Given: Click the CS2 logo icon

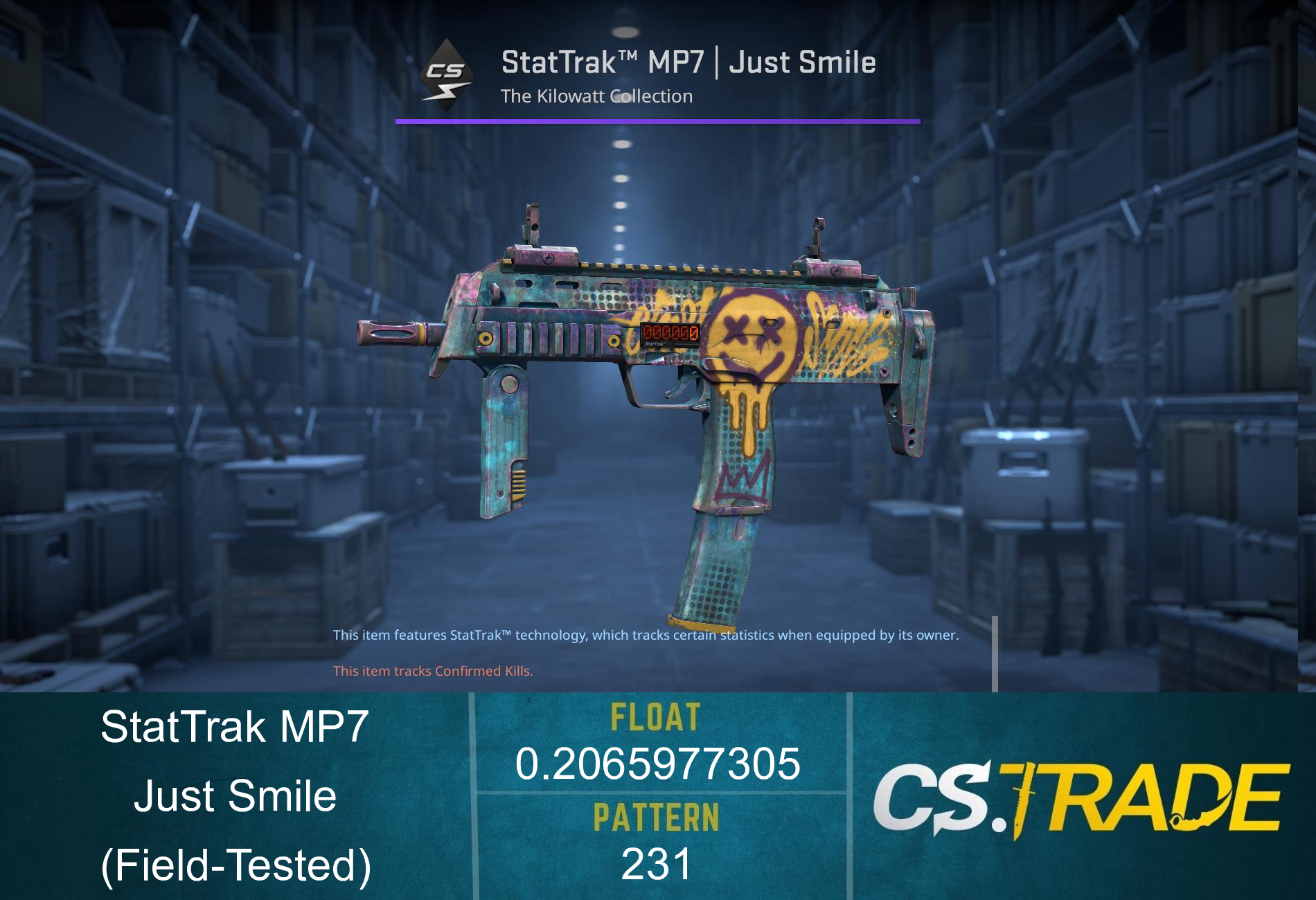Looking at the screenshot, I should click(448, 71).
